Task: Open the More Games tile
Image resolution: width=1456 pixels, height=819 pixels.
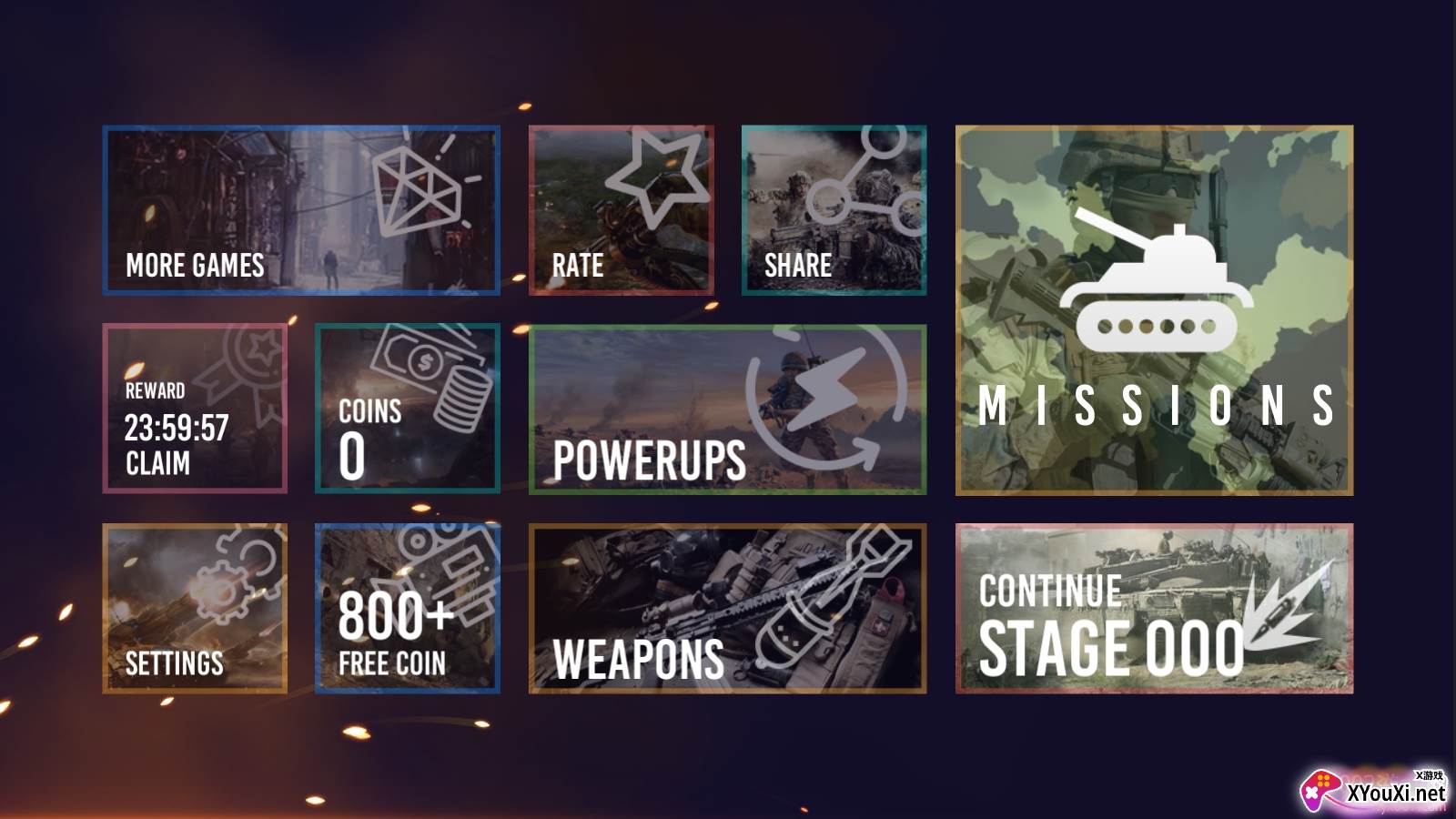Action: [301, 210]
